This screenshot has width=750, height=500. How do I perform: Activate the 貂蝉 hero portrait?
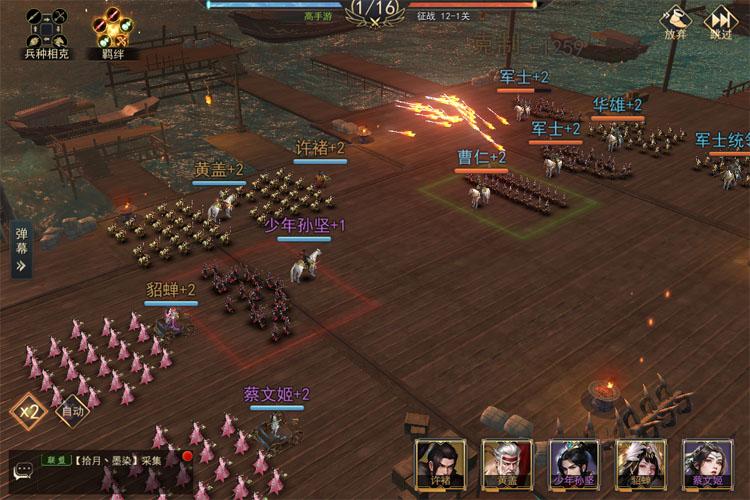pos(641,465)
